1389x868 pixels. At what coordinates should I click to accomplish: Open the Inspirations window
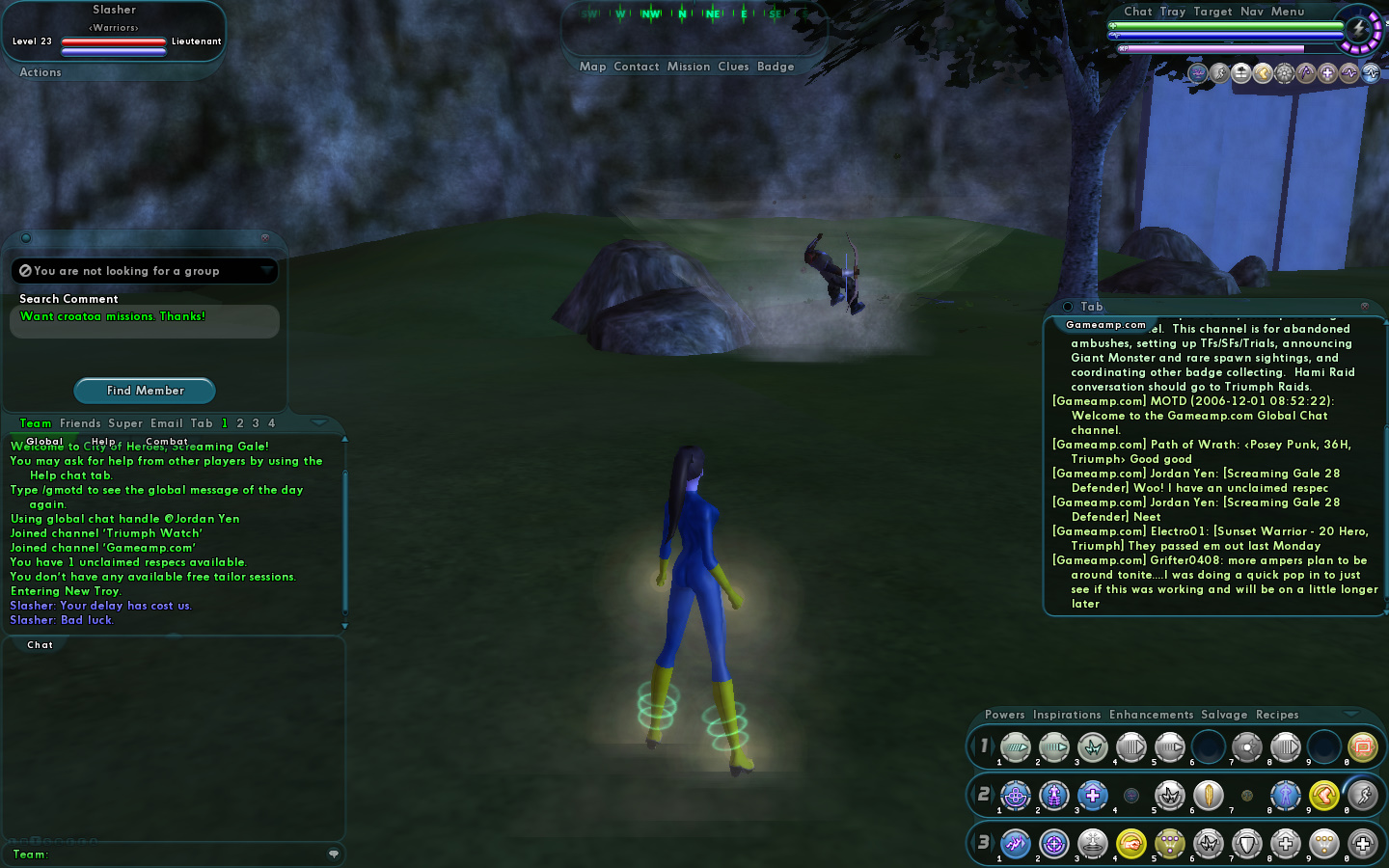pos(1066,715)
